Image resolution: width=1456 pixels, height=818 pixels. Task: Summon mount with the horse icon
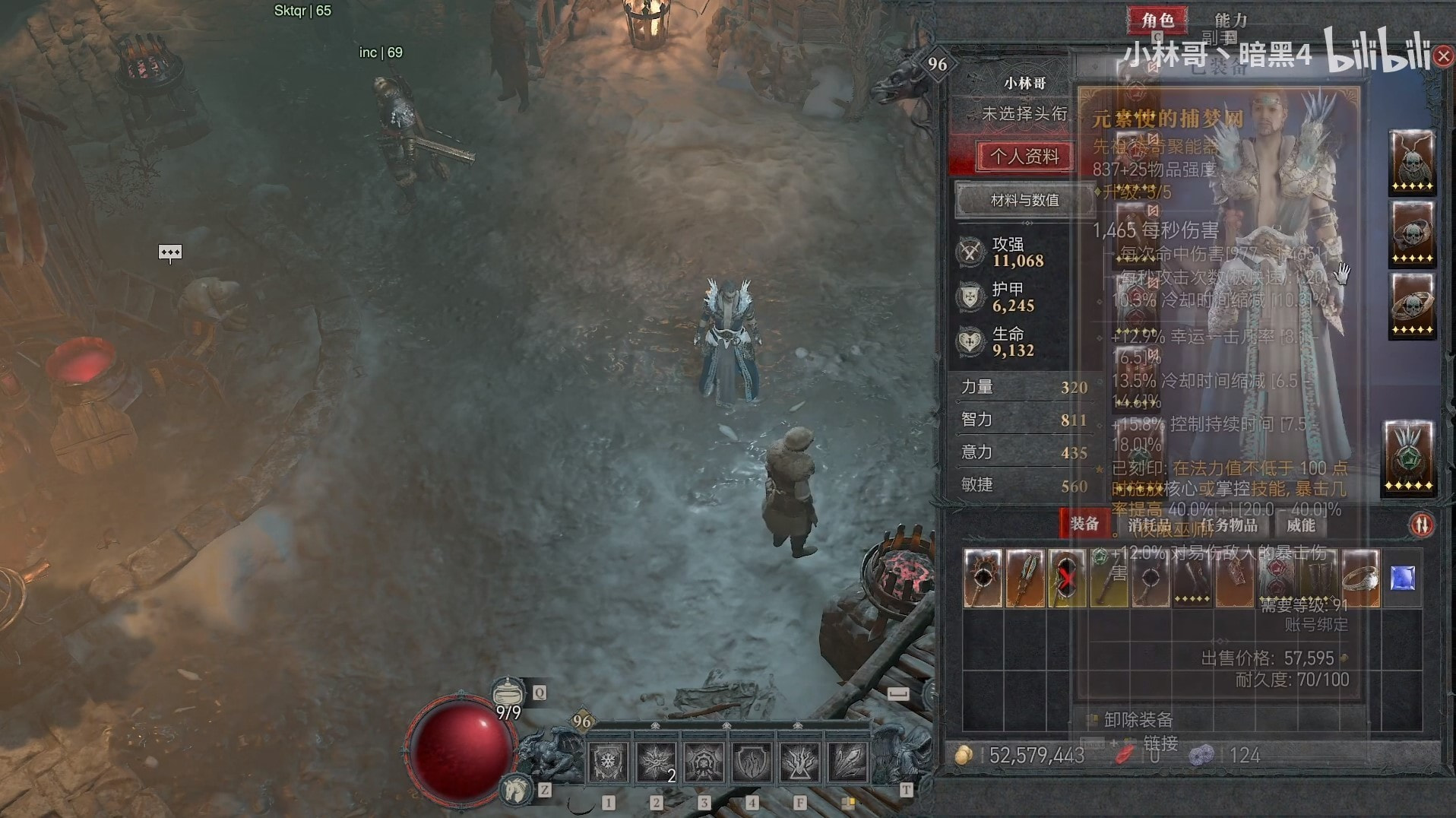(517, 789)
